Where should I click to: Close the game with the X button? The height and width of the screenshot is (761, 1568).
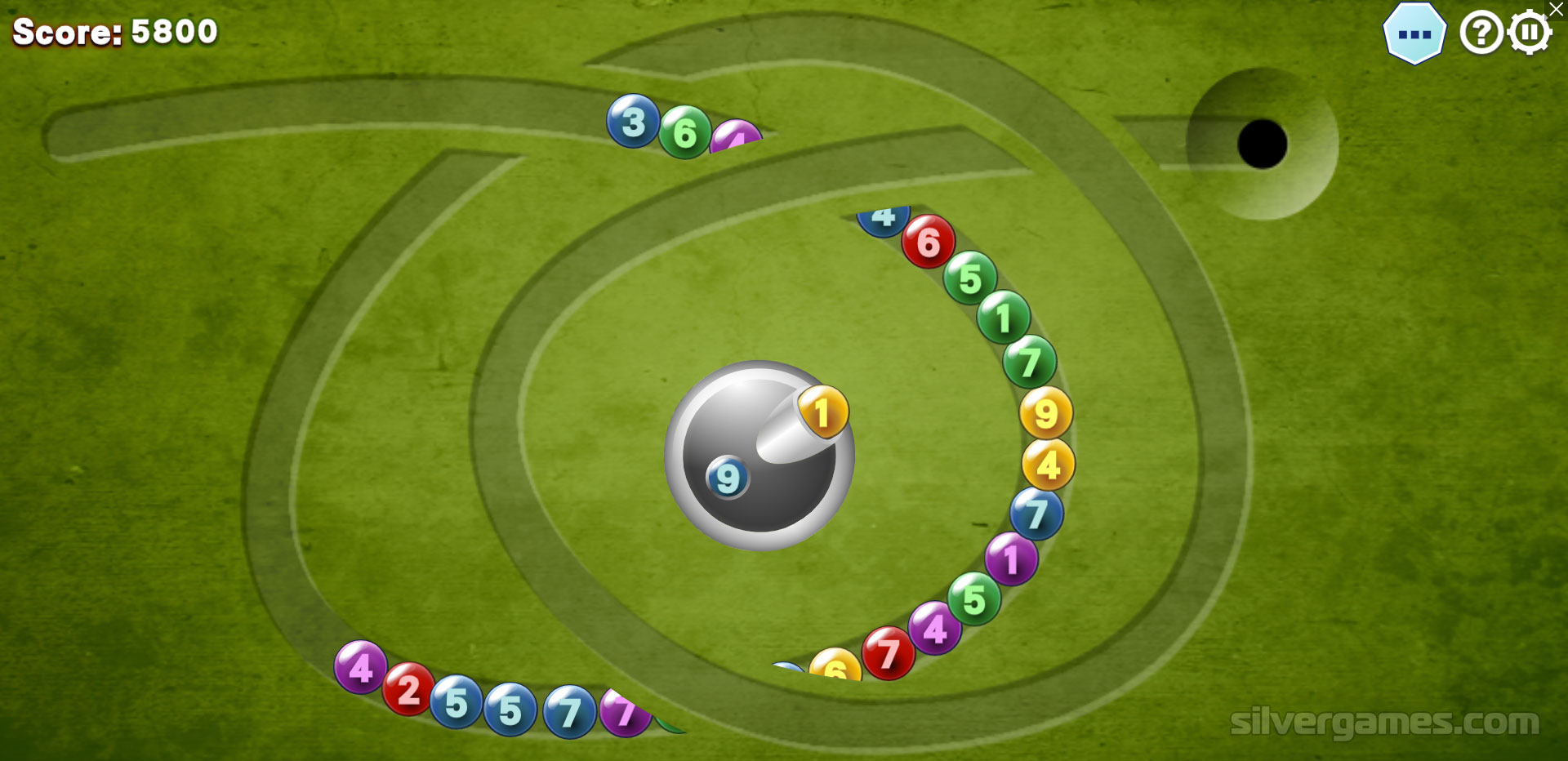tap(1556, 10)
